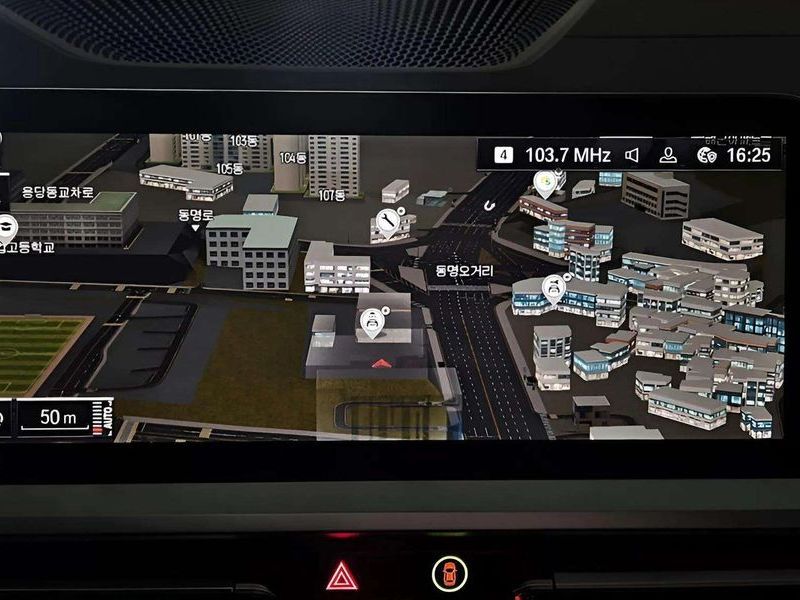
Task: Toggle the AUTO zoom scale bar
Action: click(x=103, y=416)
